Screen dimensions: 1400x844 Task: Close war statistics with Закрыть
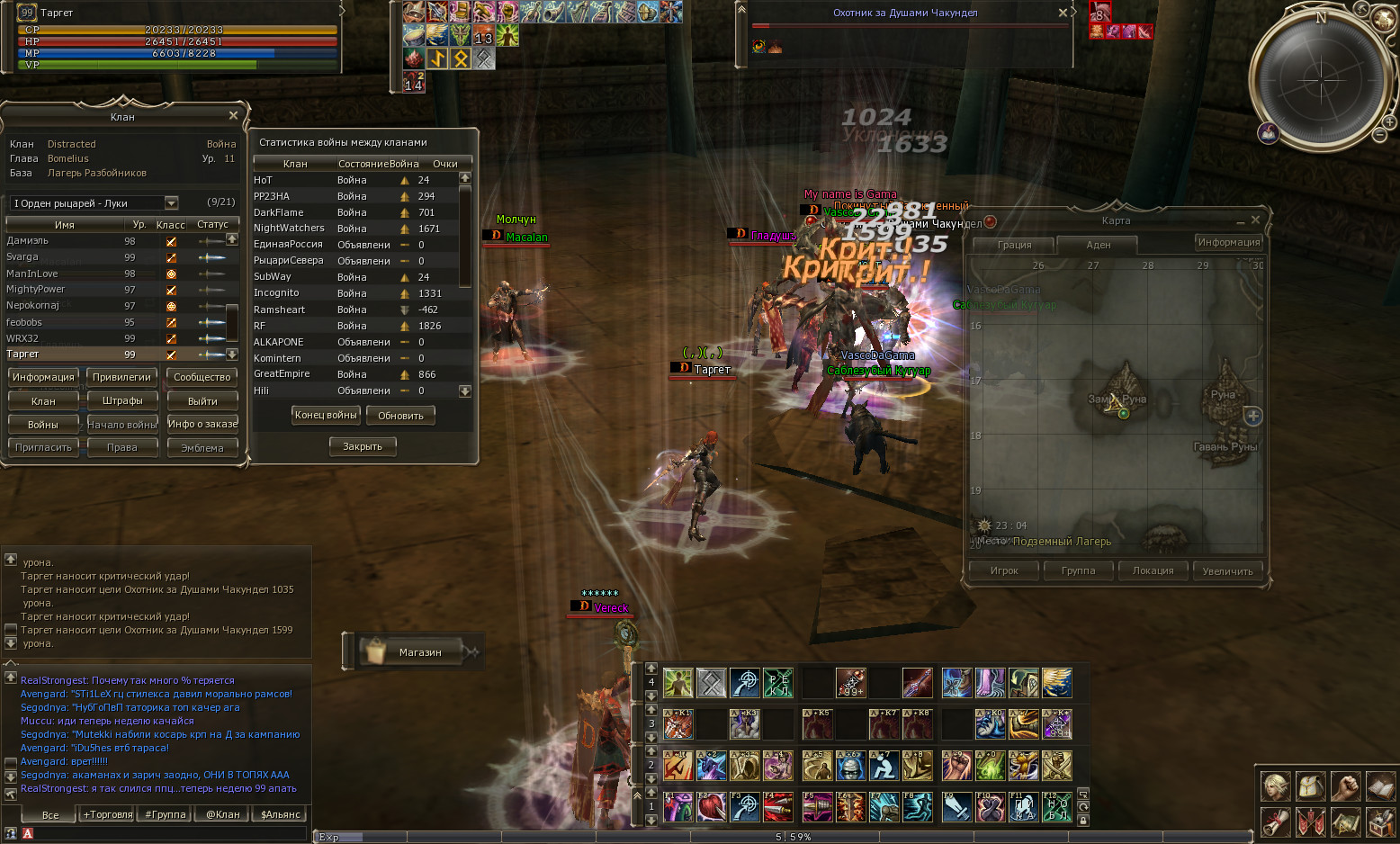pos(363,446)
